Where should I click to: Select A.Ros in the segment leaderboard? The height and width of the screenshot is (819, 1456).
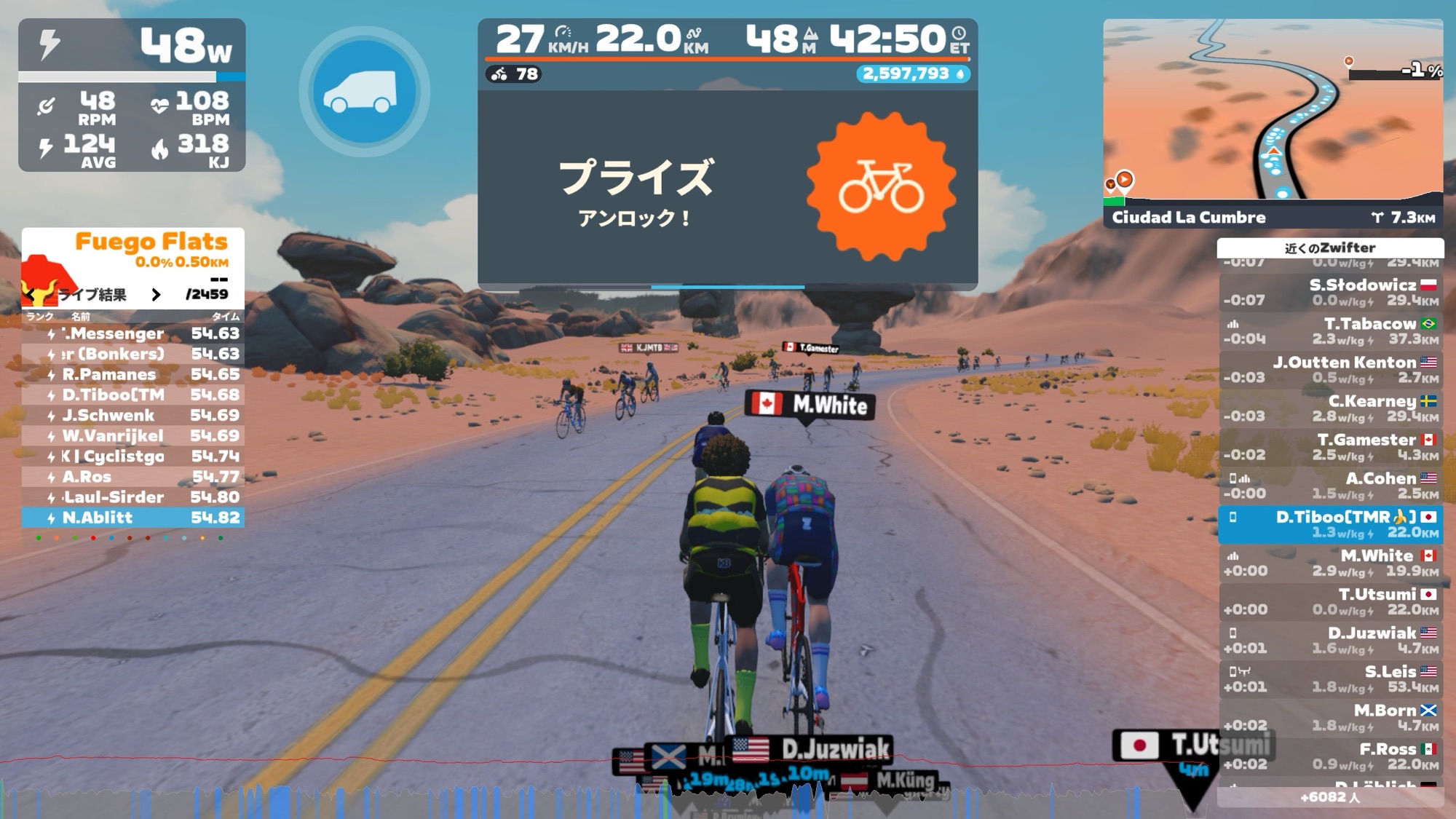coord(132,477)
